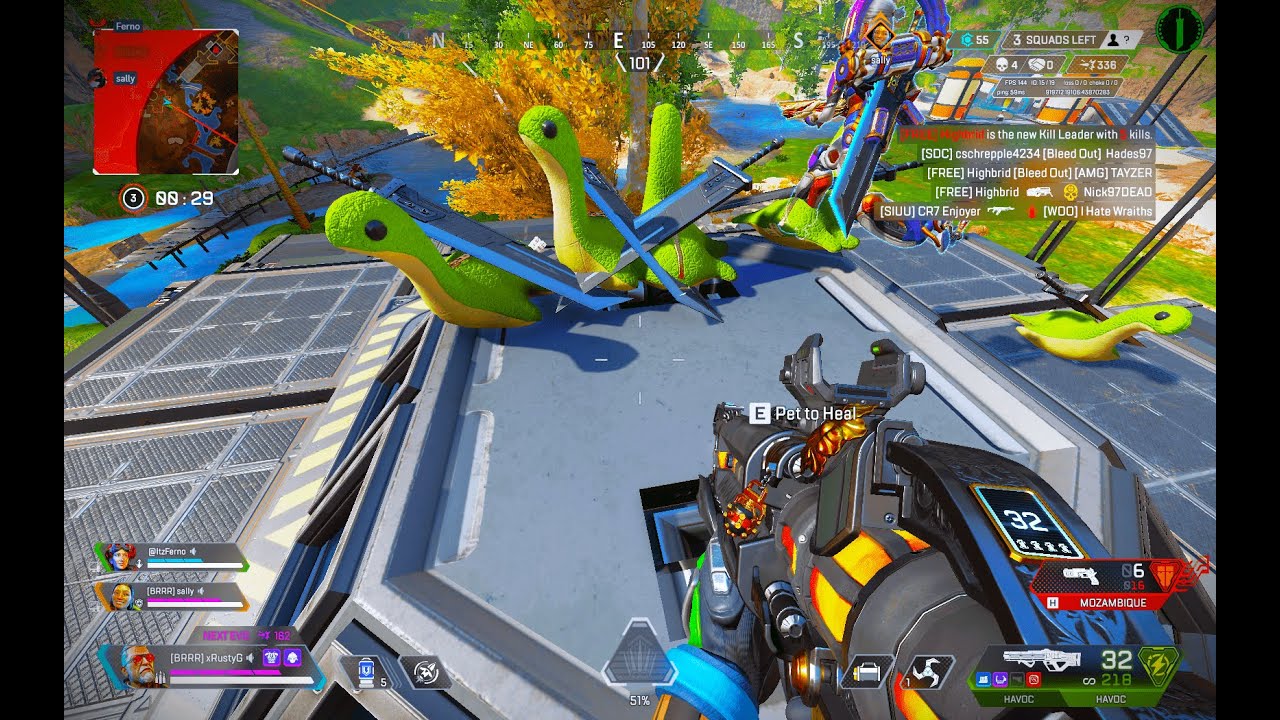
Task: Open the minimap in the corner
Action: (x=166, y=101)
